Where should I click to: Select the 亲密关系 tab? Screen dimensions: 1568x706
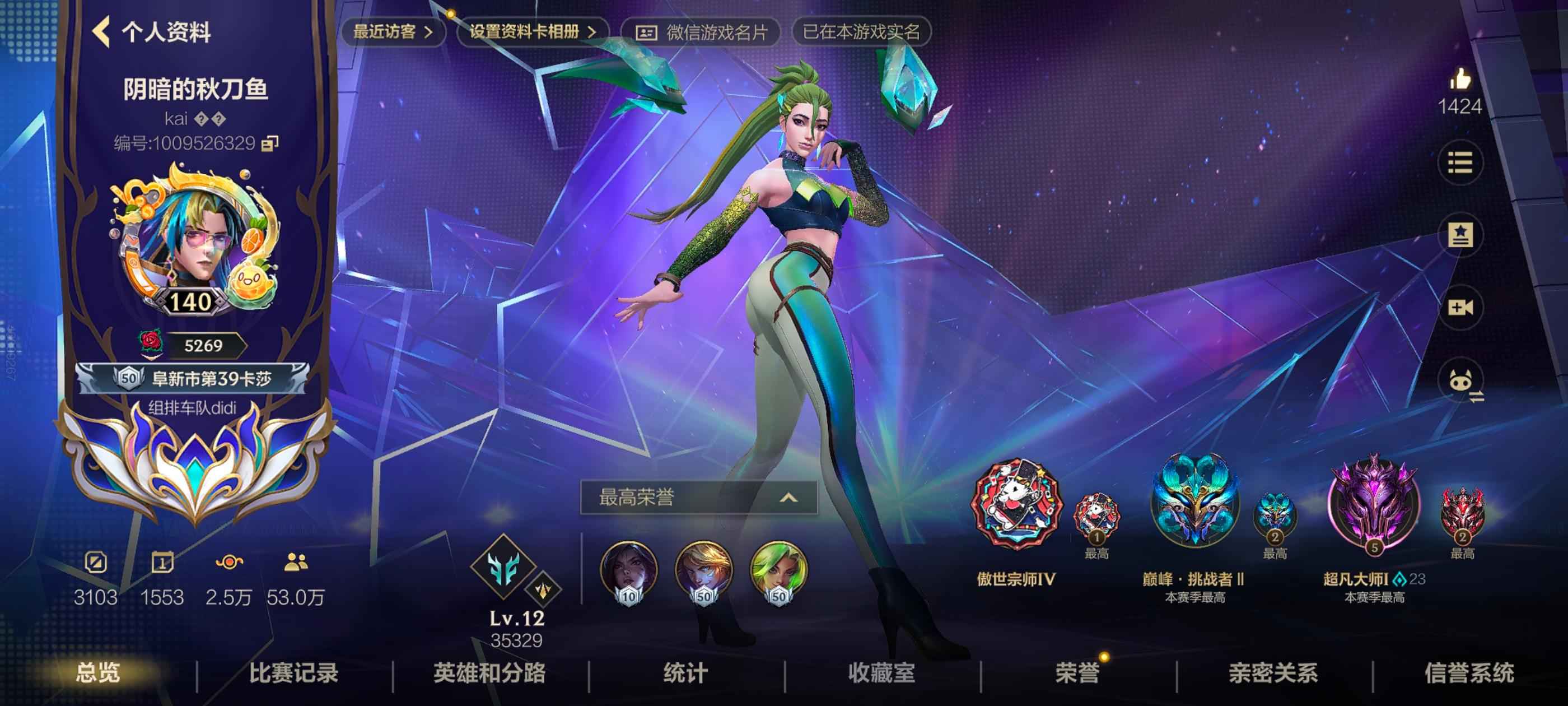point(1273,673)
